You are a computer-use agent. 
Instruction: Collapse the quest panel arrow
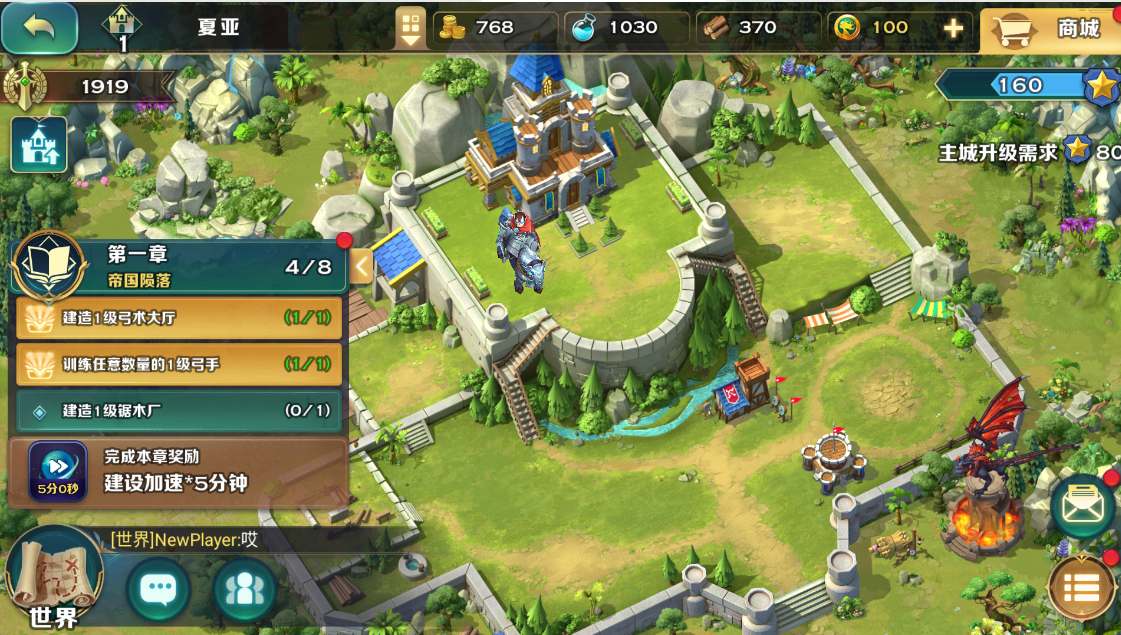pyautogui.click(x=360, y=267)
